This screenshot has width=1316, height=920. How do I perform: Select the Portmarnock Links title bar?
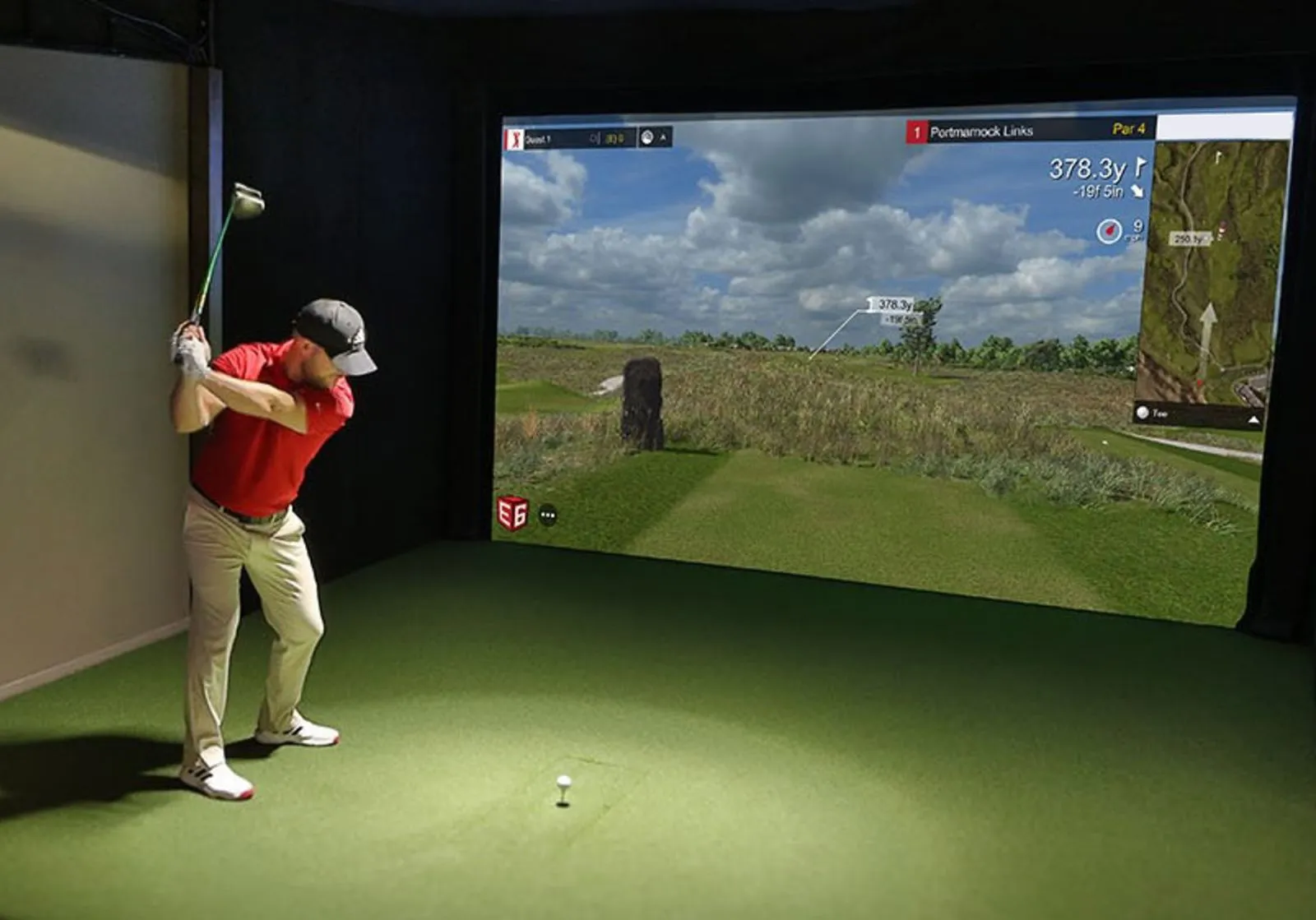pos(983,130)
